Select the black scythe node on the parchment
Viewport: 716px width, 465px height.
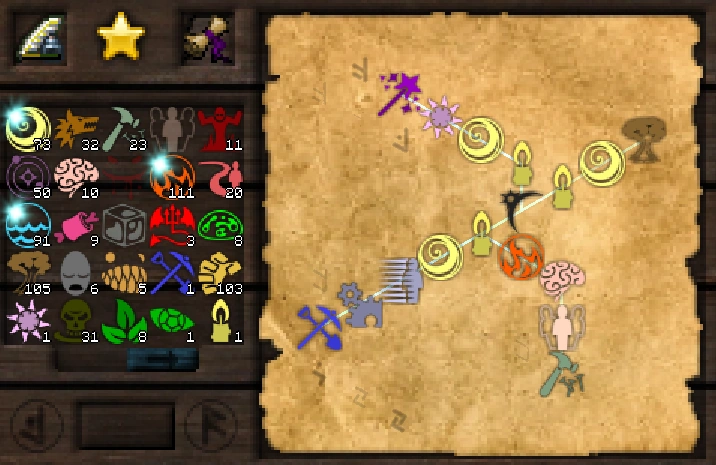click(520, 205)
